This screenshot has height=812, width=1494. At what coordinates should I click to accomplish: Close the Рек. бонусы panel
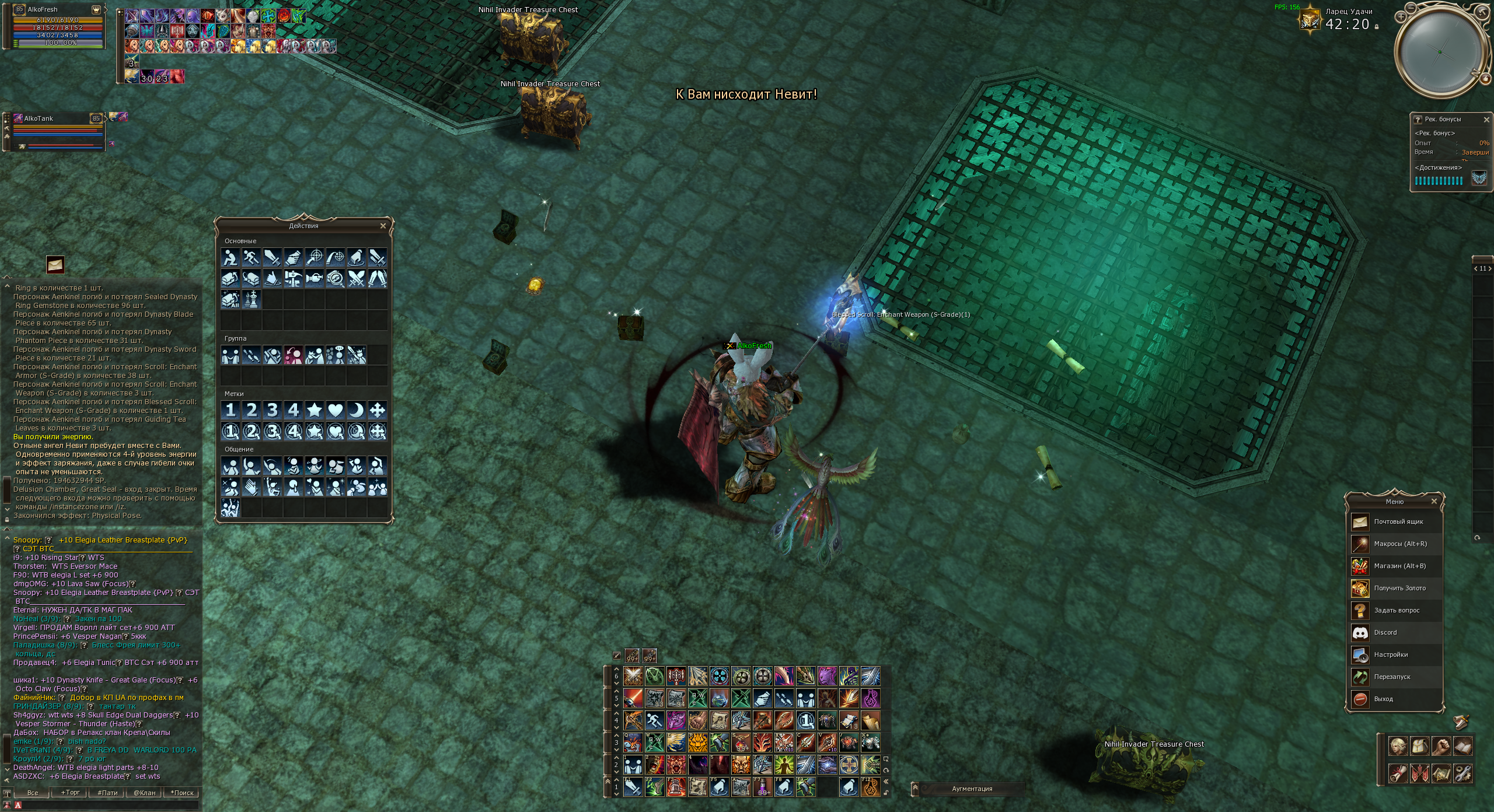pyautogui.click(x=1486, y=120)
